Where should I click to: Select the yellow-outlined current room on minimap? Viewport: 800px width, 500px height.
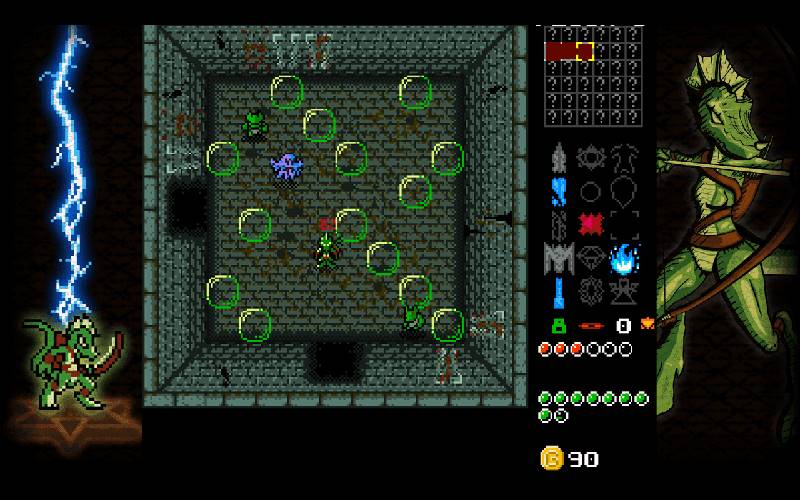[x=584, y=51]
